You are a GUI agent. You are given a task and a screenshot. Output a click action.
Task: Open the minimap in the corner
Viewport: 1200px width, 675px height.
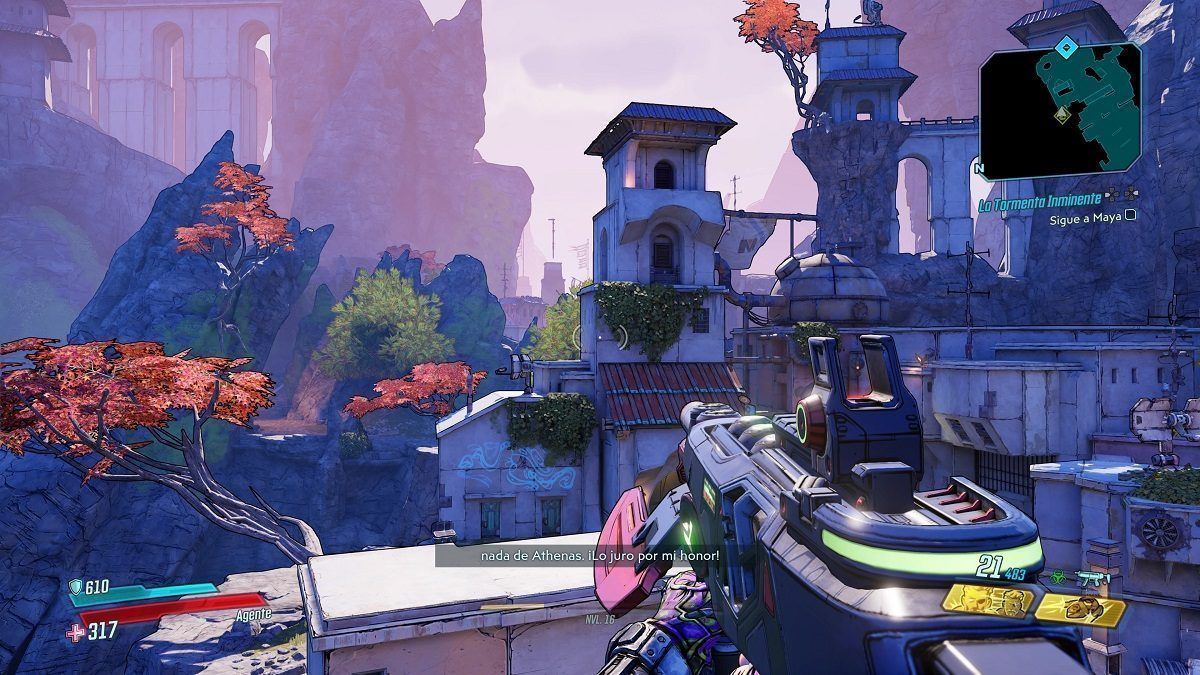pos(1060,106)
